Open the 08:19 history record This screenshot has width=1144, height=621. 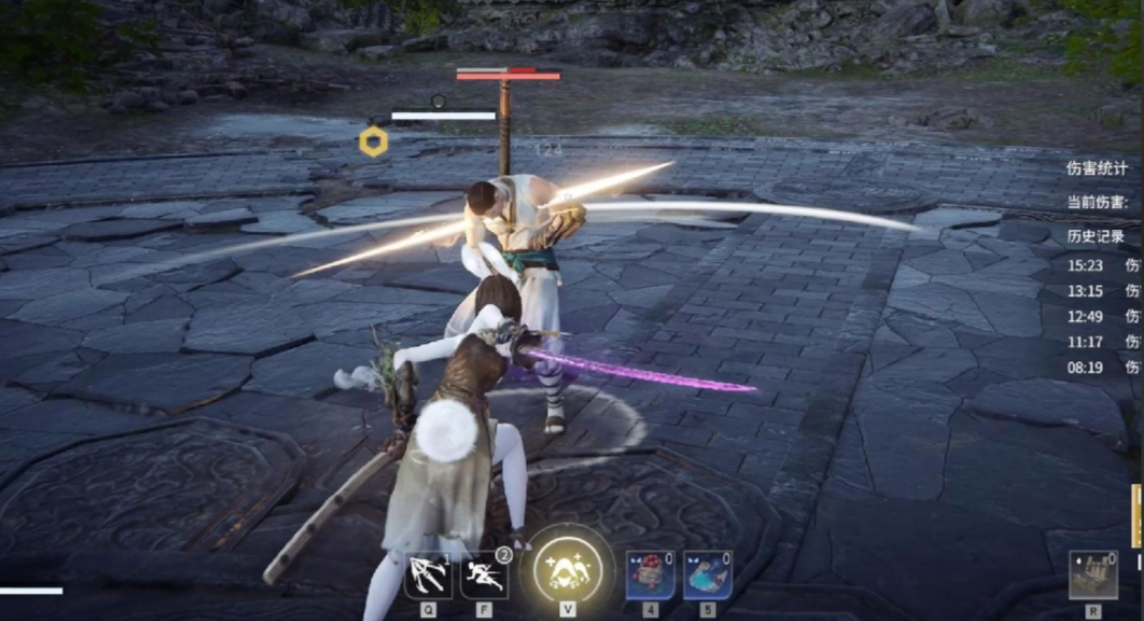(1087, 367)
